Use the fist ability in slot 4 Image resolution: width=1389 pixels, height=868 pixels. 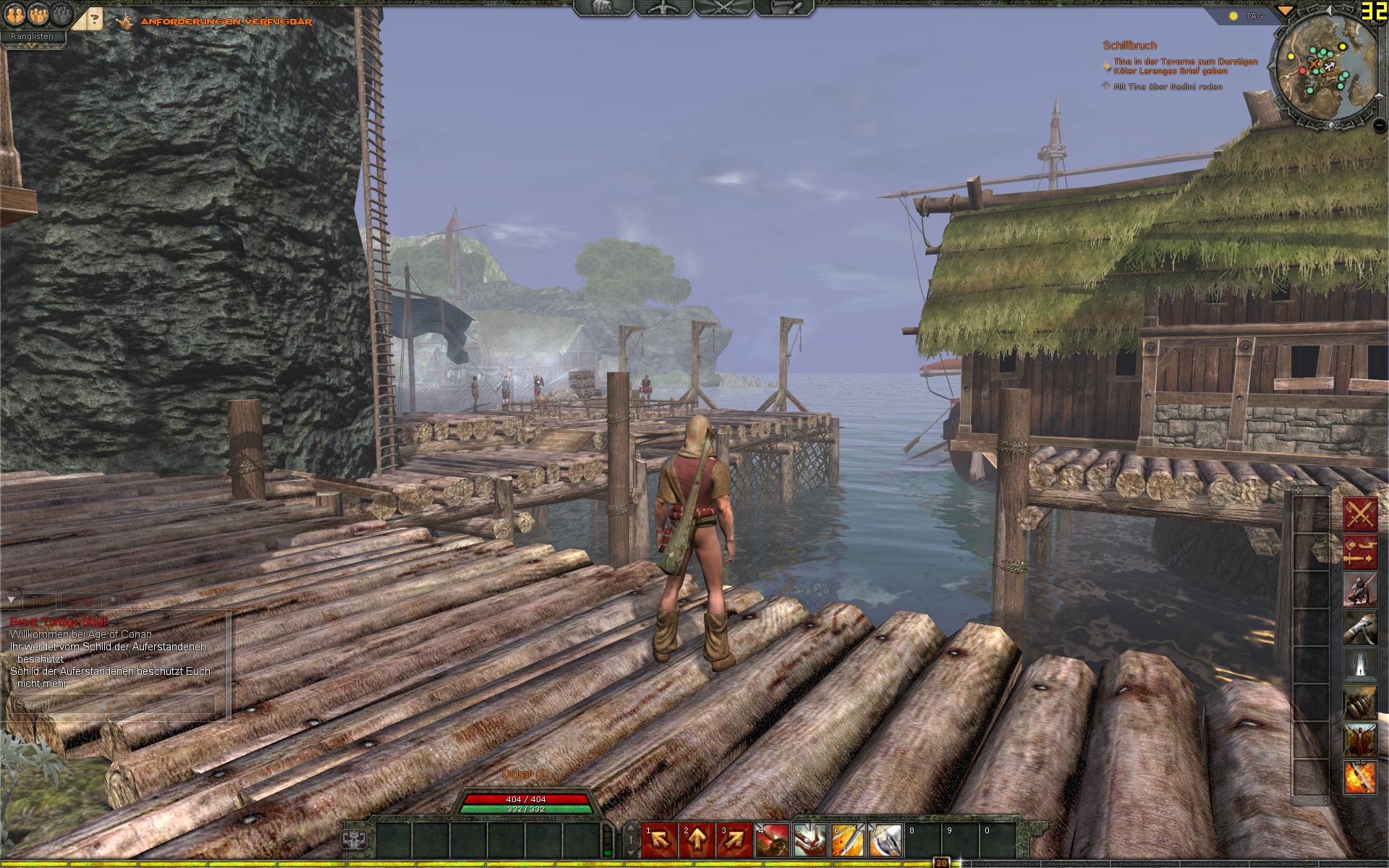(772, 841)
